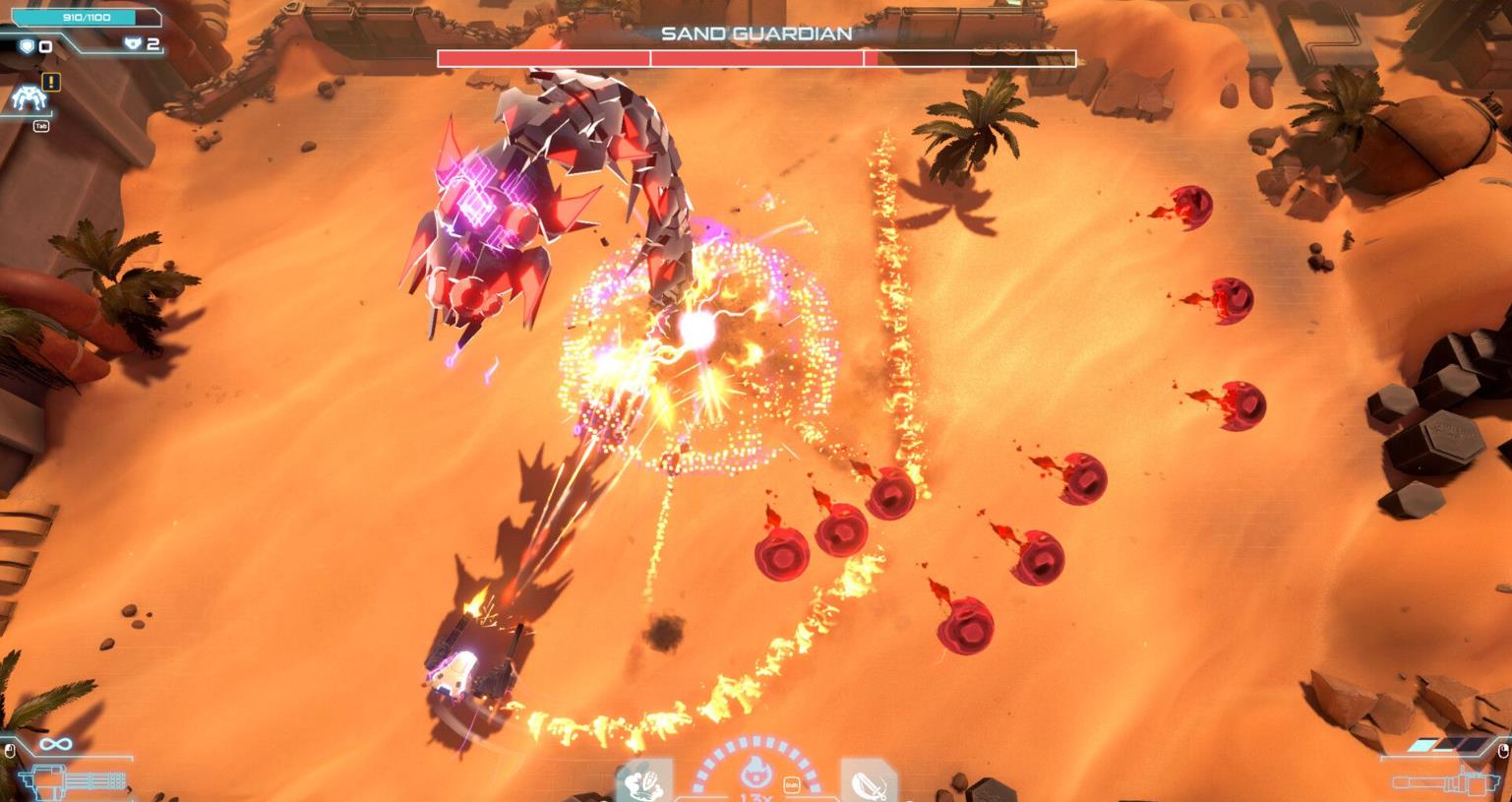The height and width of the screenshot is (802, 1512).
Task: Click the flame icon on the heat gauge
Action: pyautogui.click(x=756, y=772)
